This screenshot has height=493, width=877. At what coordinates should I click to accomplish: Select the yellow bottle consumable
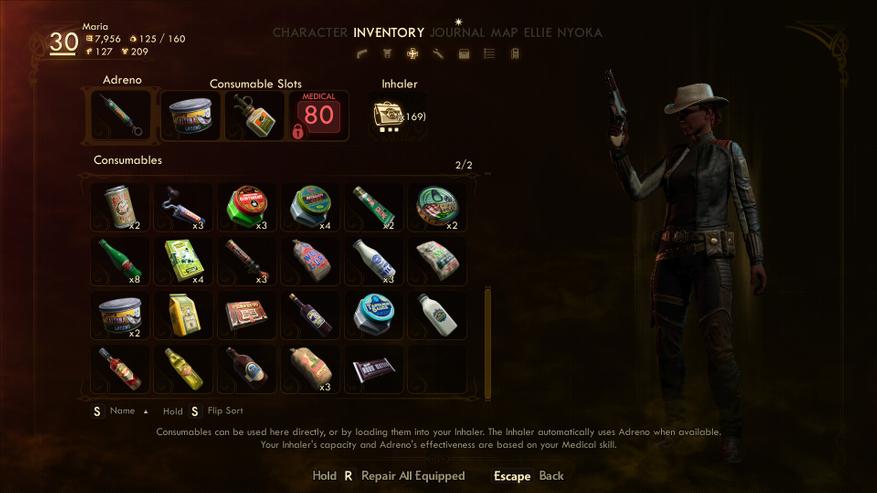pos(184,369)
